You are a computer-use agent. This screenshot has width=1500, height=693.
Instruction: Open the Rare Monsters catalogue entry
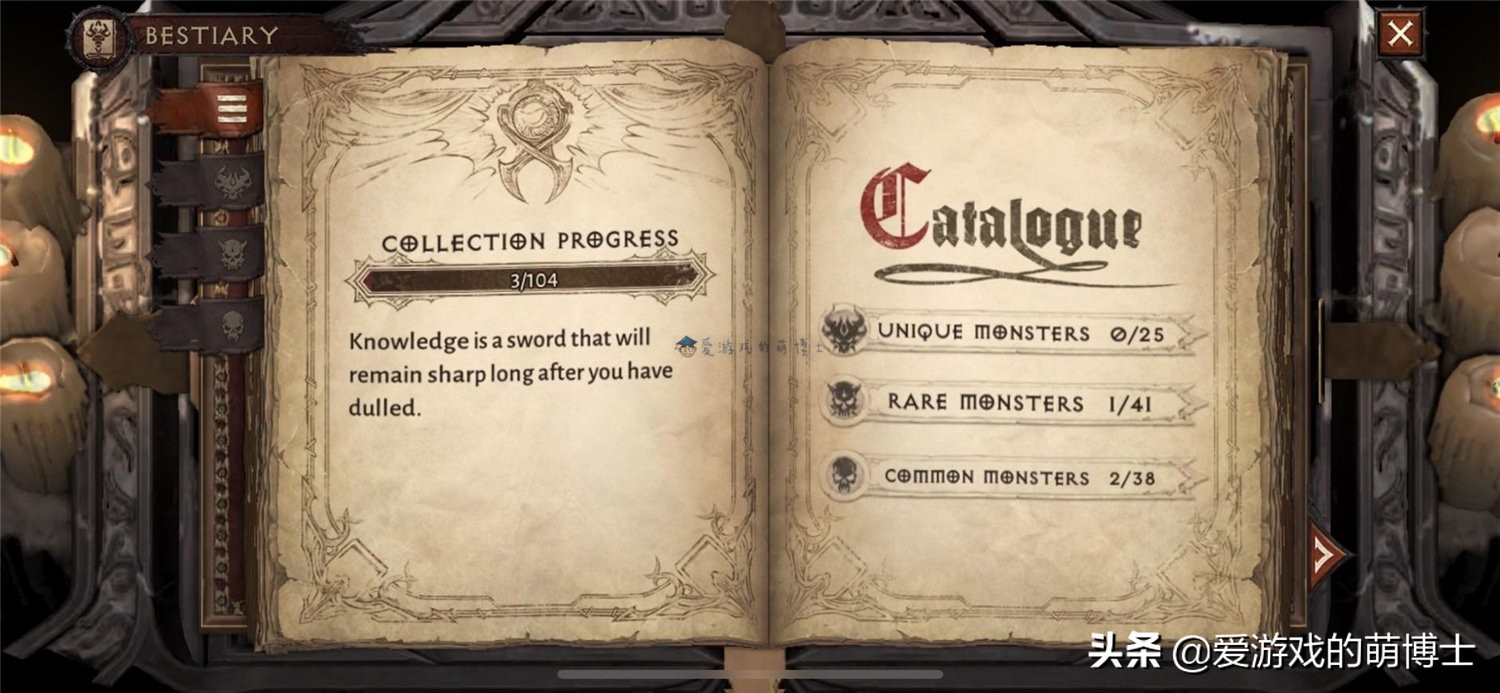coord(1010,403)
